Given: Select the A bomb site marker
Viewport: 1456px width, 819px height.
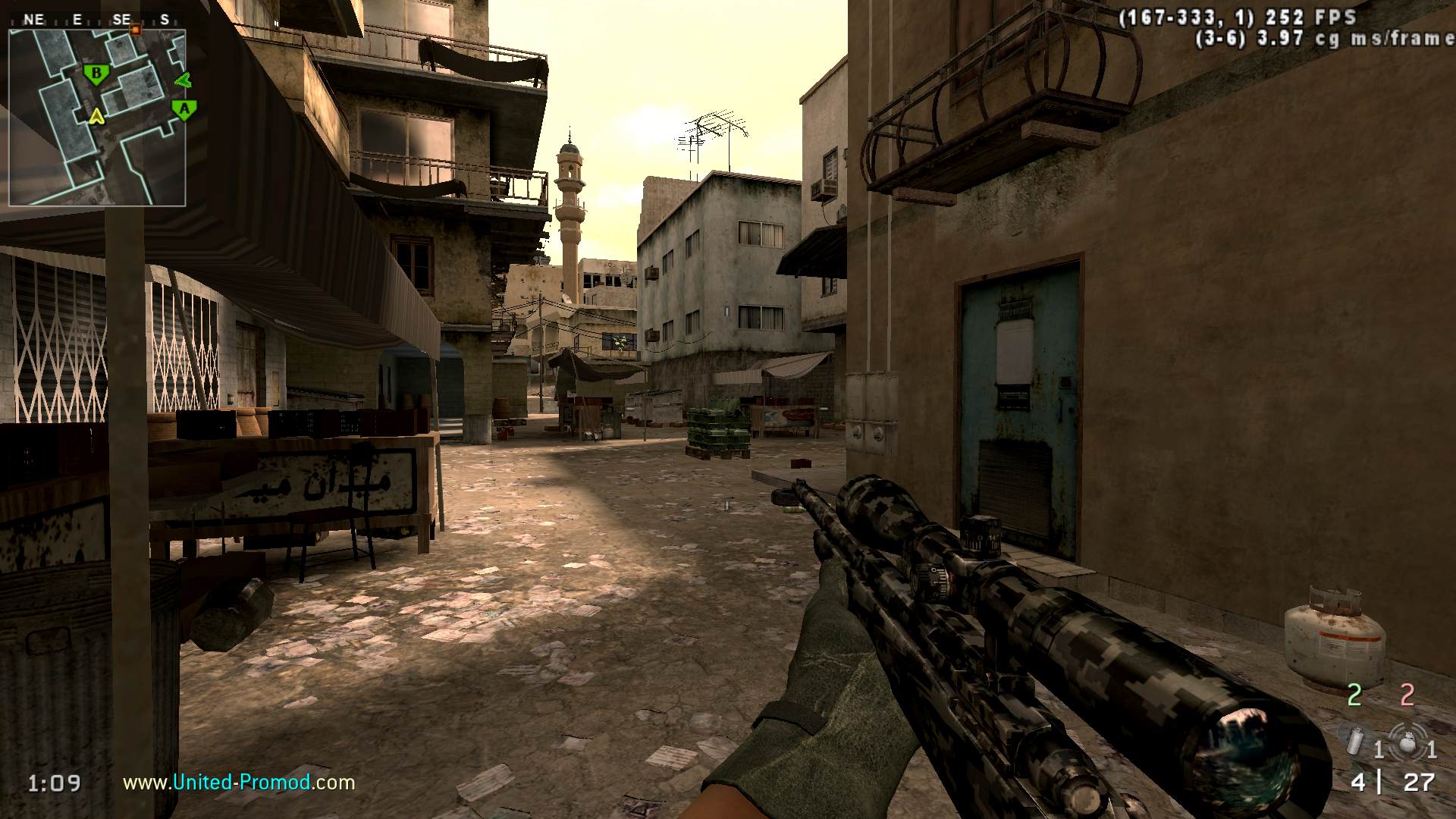Looking at the screenshot, I should coord(184,109).
